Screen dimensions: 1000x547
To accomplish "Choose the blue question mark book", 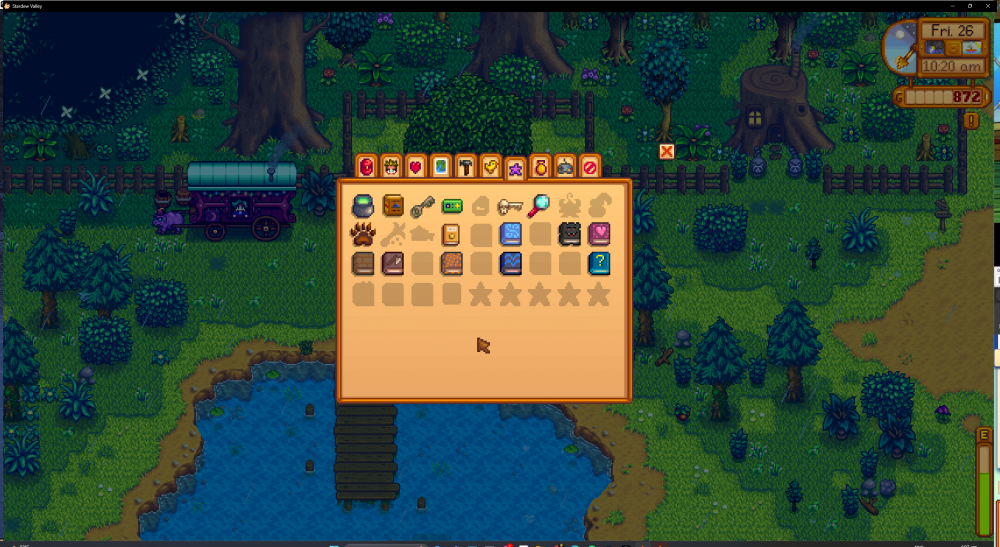I will pos(599,264).
